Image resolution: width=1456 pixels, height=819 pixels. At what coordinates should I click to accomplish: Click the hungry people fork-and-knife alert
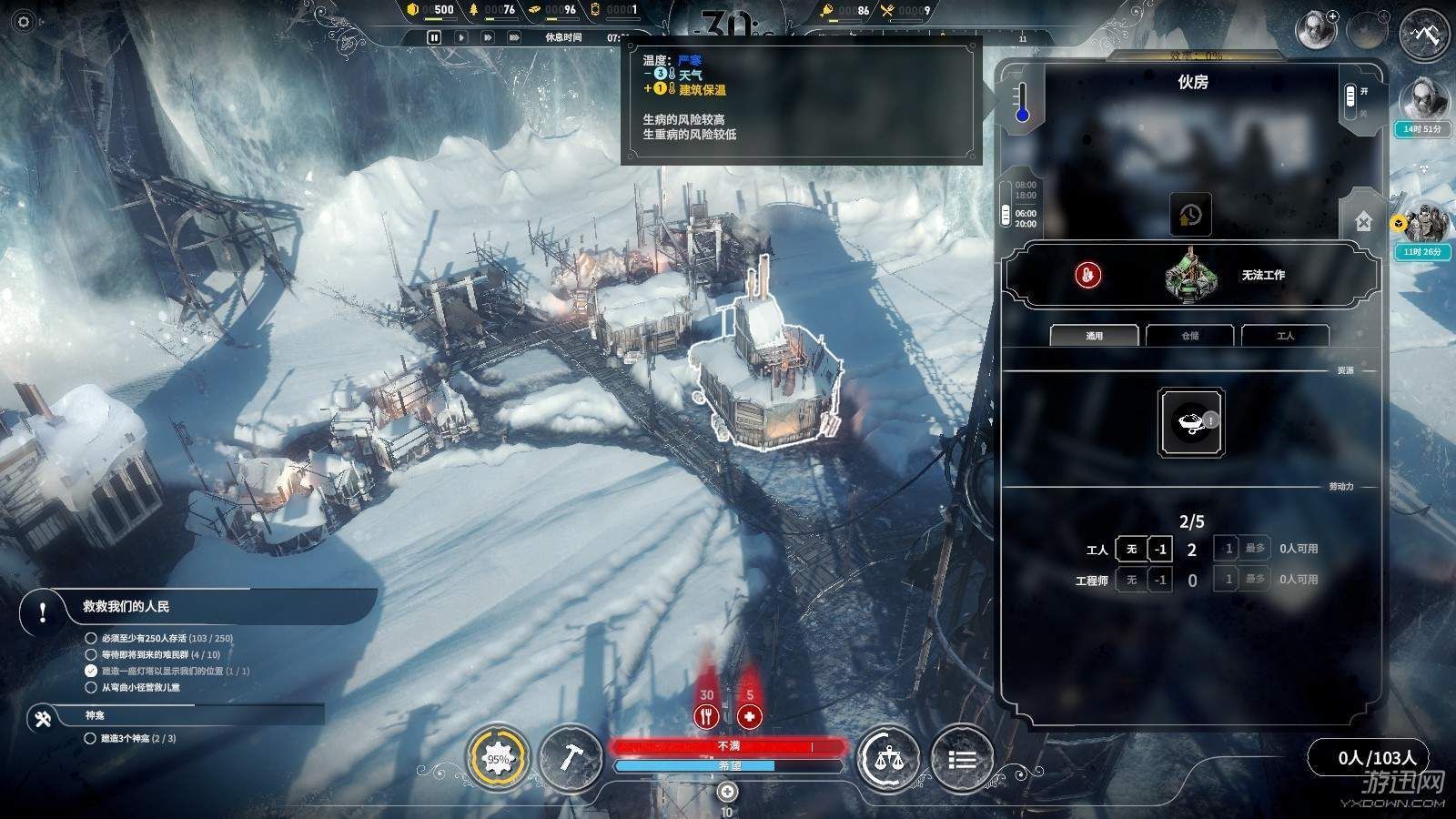pyautogui.click(x=706, y=715)
